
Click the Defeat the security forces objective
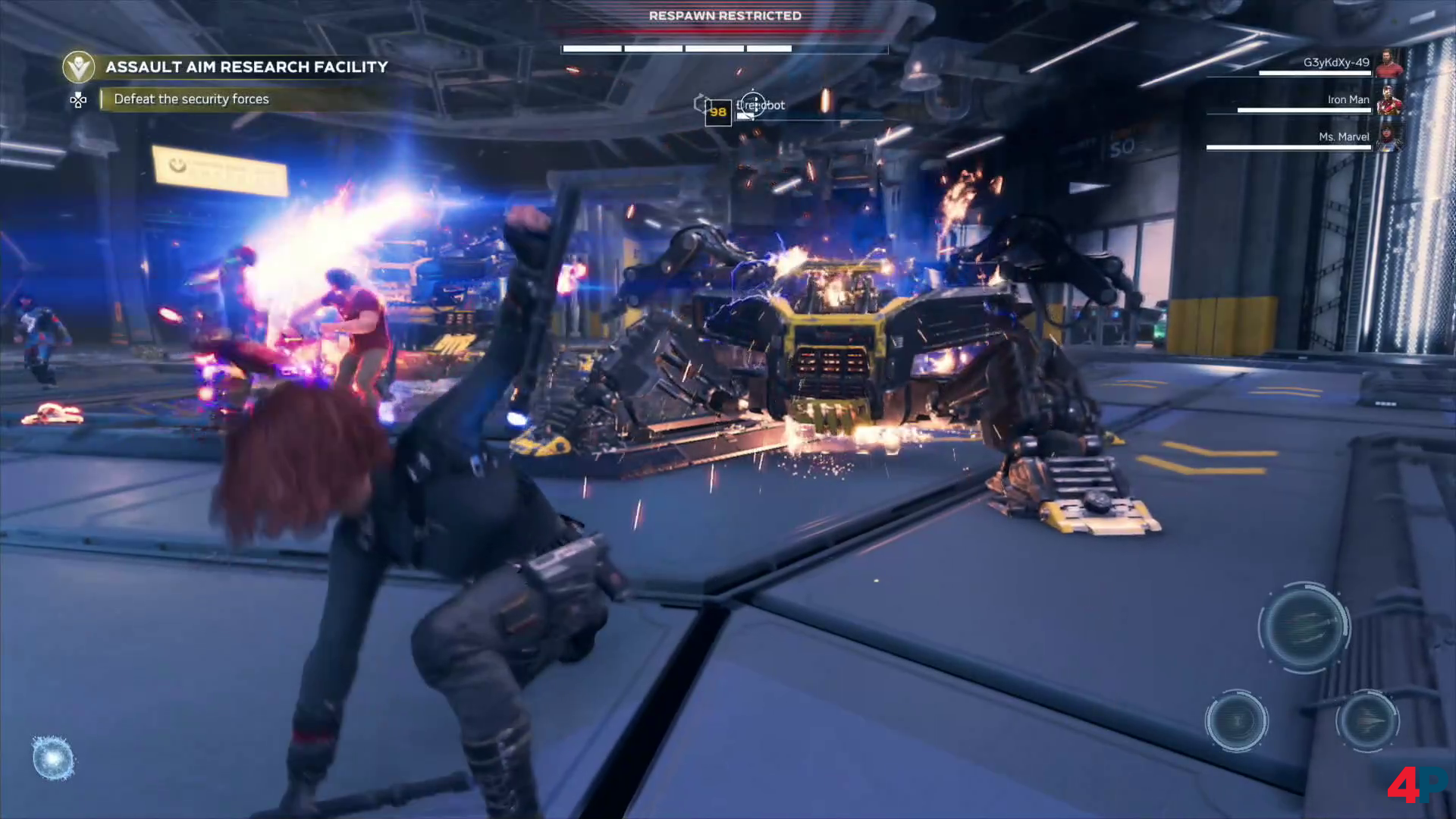(191, 99)
